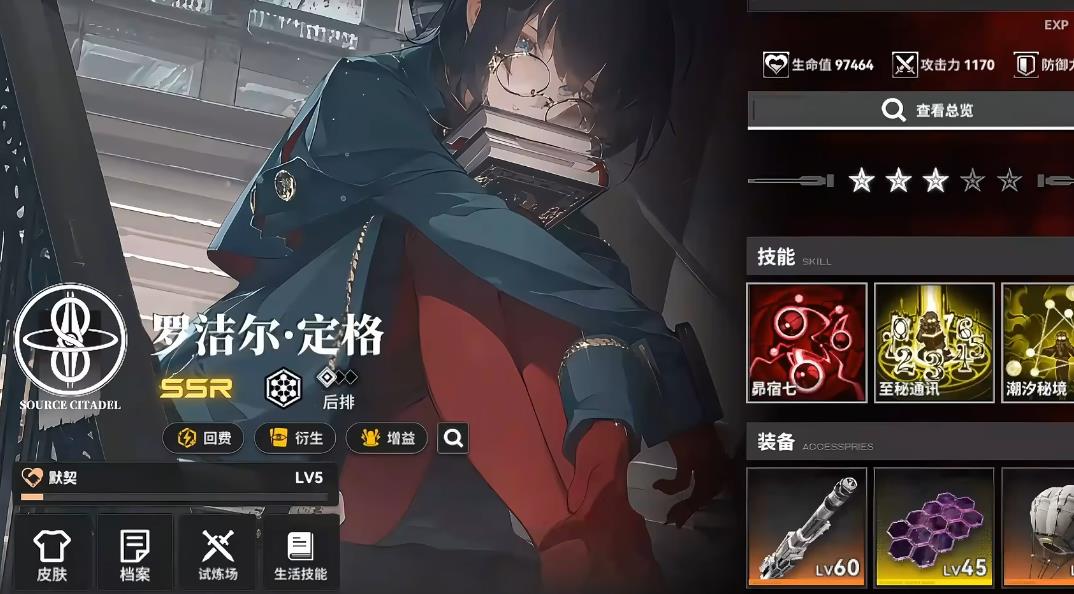Click the hexagonal class icon beside SSR

[x=283, y=388]
